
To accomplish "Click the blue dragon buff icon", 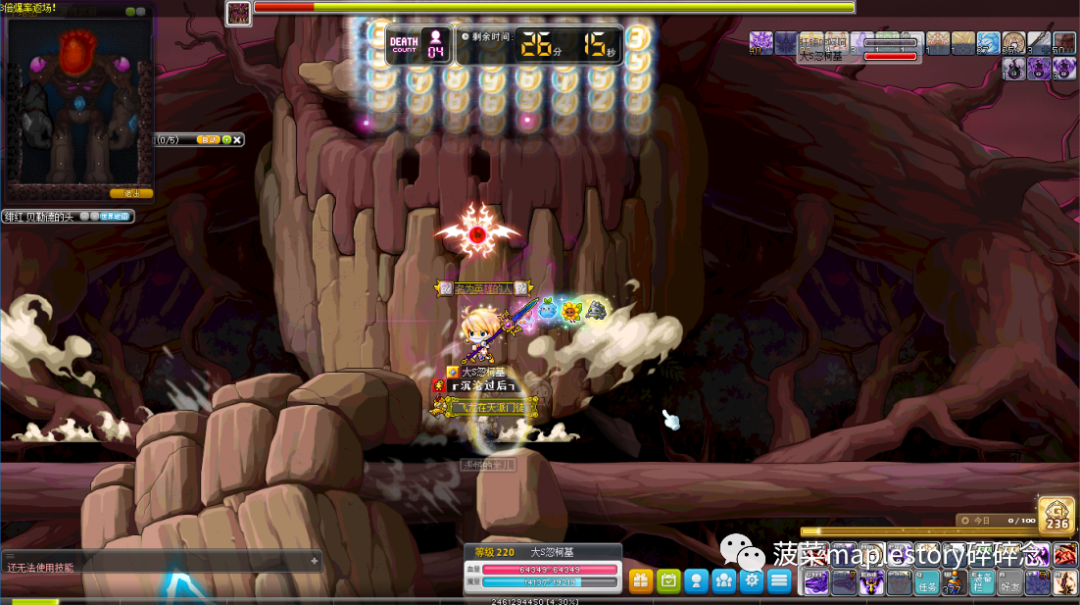I will tap(988, 43).
